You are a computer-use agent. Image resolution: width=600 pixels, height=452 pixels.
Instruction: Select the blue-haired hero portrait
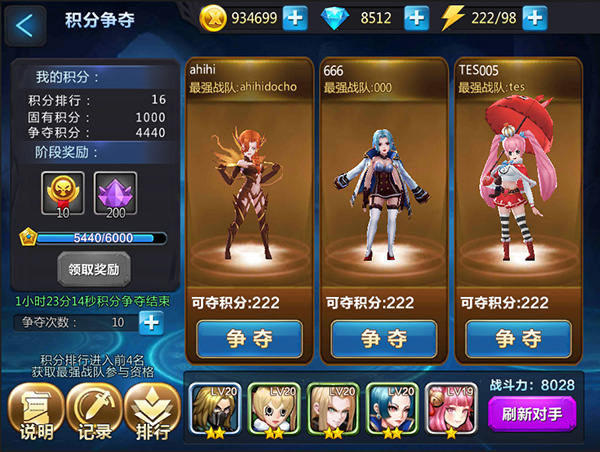point(391,409)
